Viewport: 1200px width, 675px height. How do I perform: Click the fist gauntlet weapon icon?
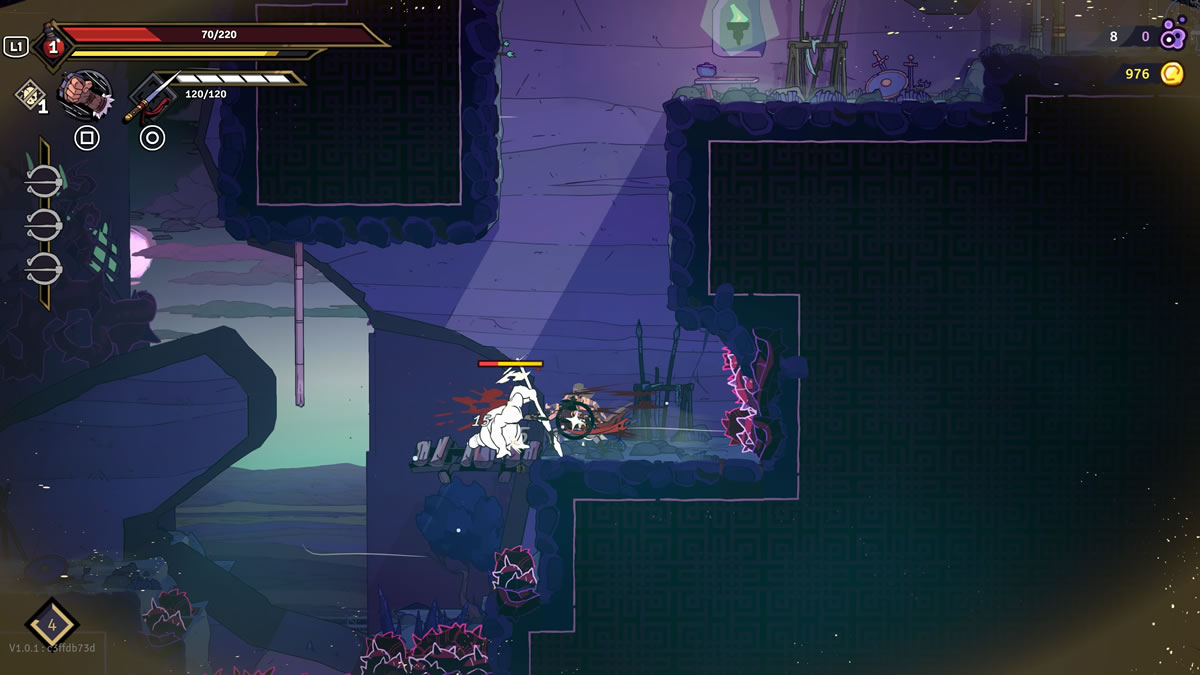pos(84,94)
